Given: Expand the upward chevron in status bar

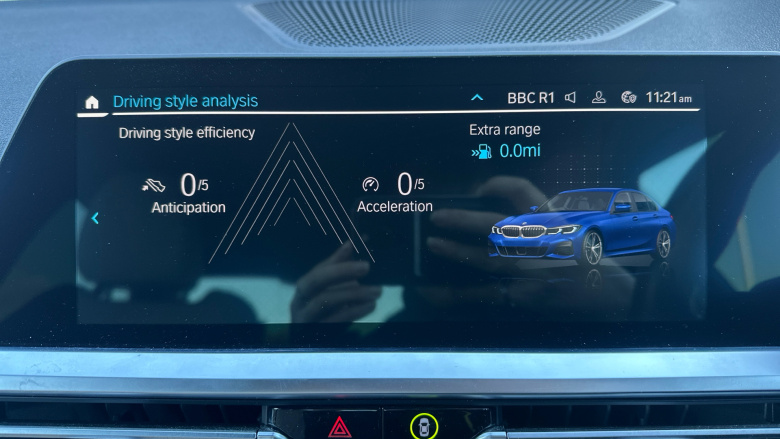Looking at the screenshot, I should pyautogui.click(x=477, y=98).
